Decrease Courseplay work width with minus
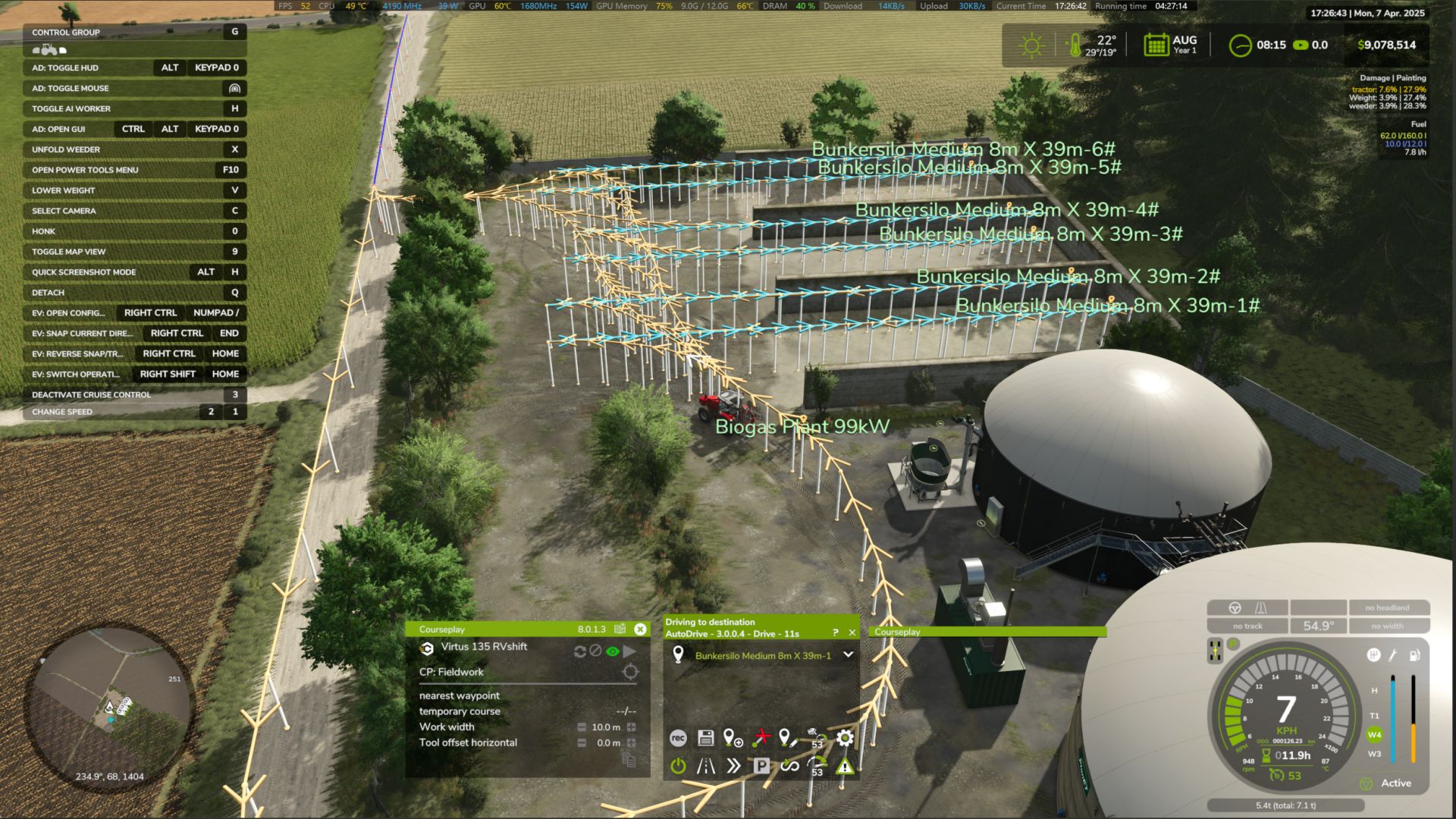The height and width of the screenshot is (819, 1456). click(x=582, y=727)
